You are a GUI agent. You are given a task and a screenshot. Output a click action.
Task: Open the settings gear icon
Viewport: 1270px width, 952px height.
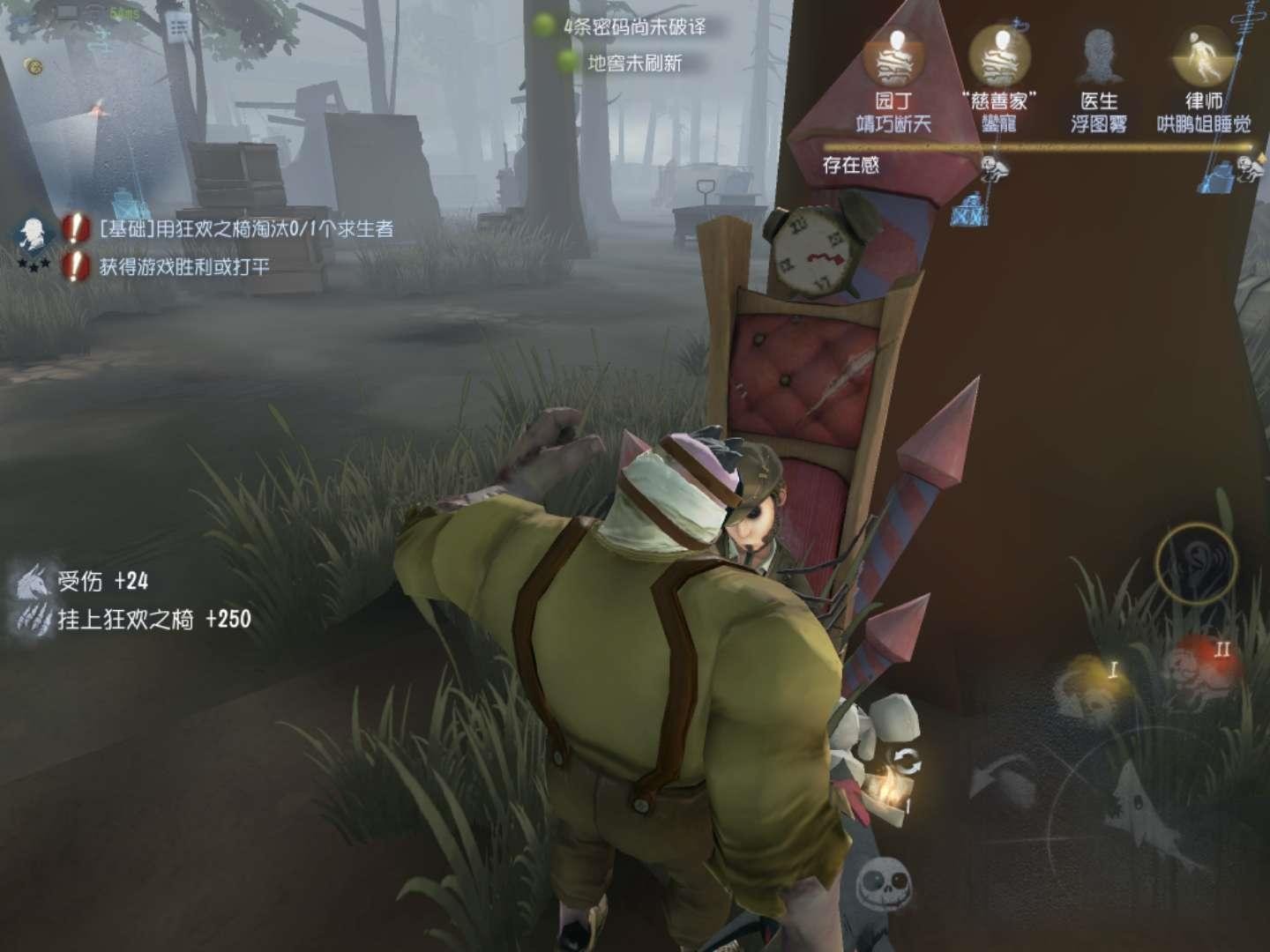pos(19,24)
